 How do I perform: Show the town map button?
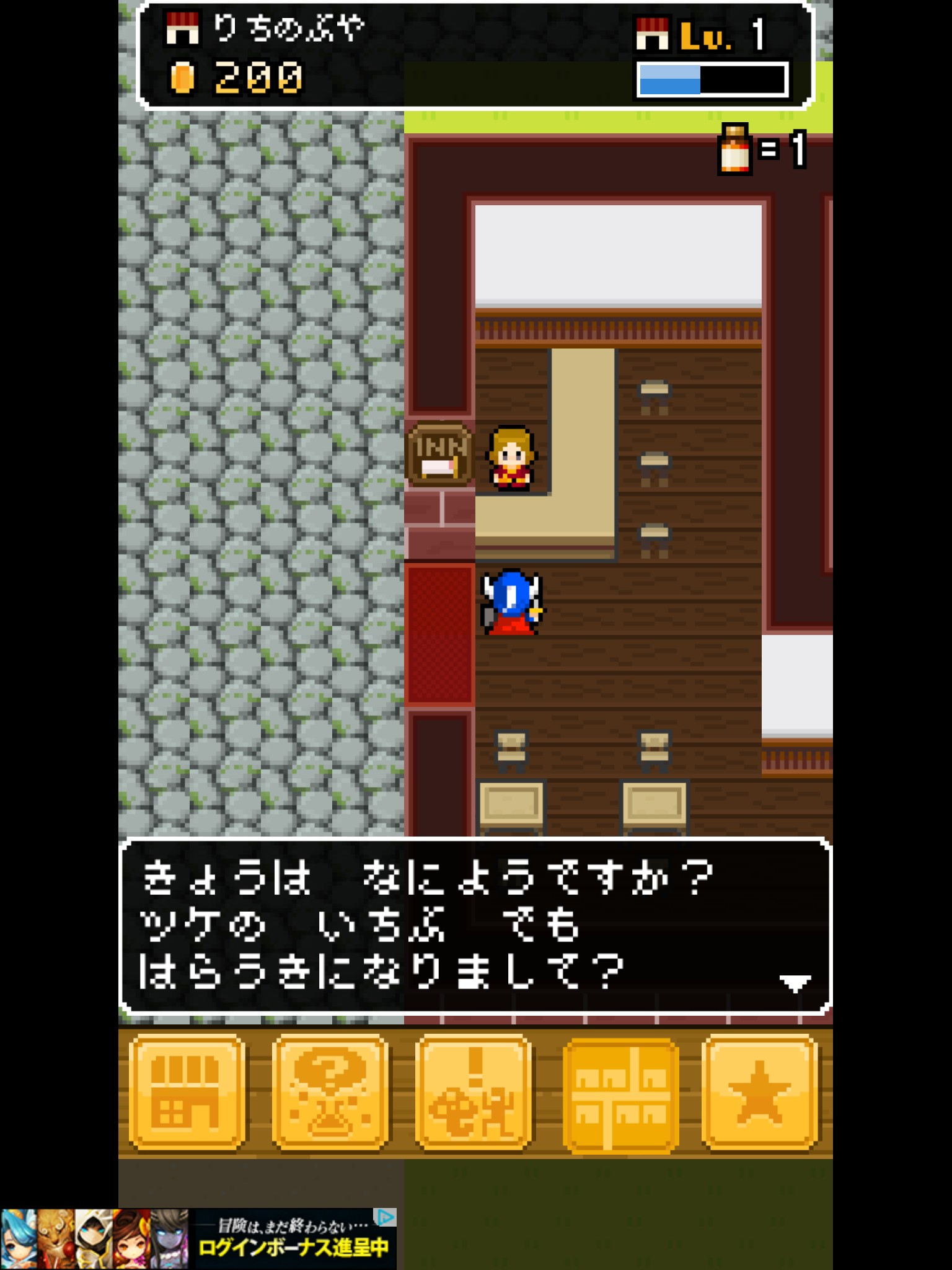620,1095
